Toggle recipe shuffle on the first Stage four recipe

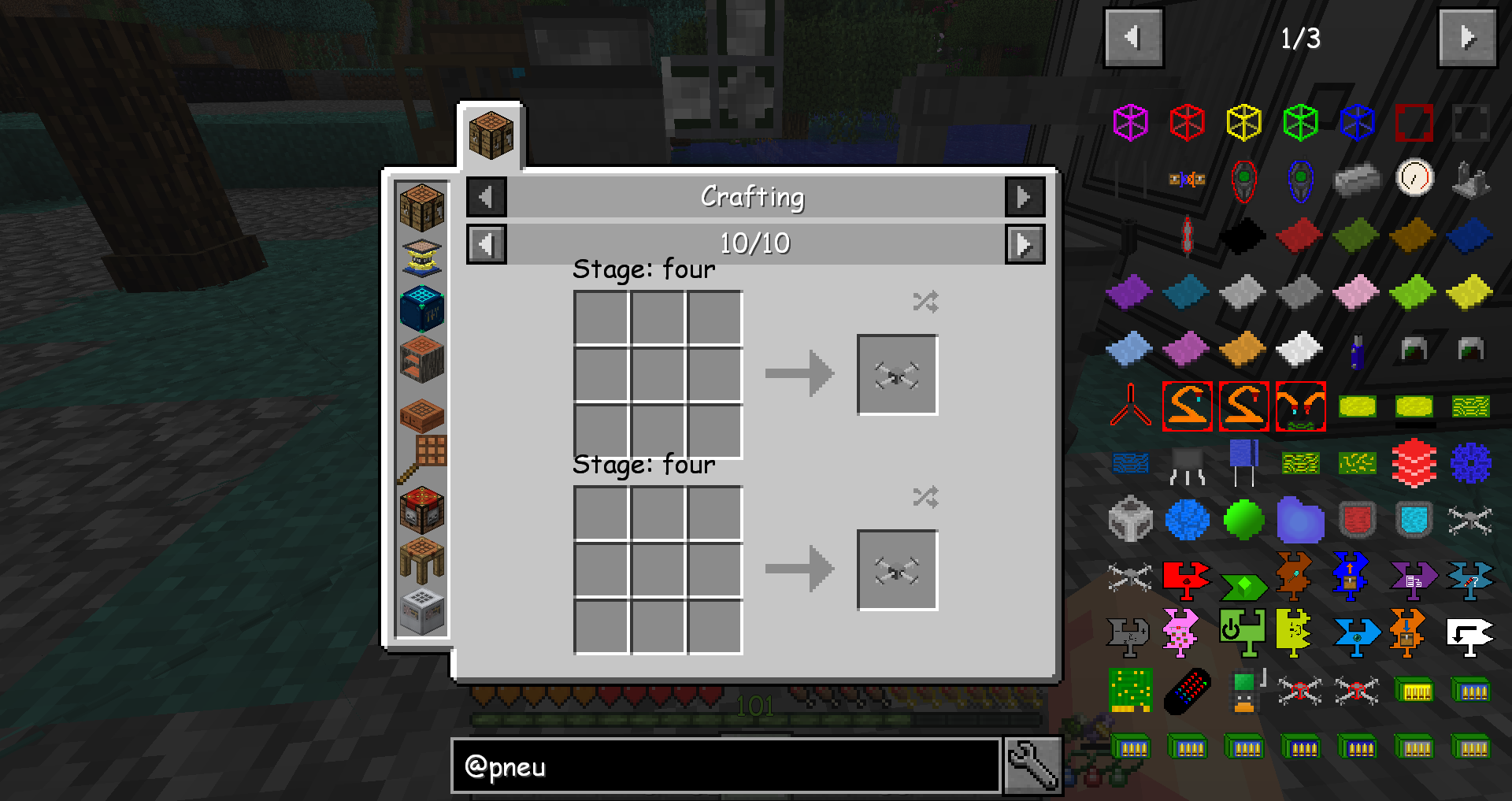click(x=925, y=300)
